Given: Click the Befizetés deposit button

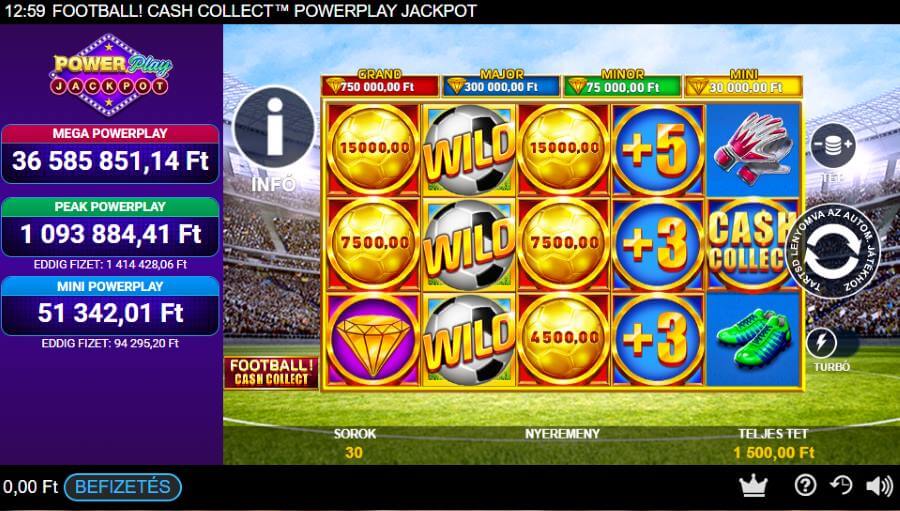Looking at the screenshot, I should click(x=123, y=487).
